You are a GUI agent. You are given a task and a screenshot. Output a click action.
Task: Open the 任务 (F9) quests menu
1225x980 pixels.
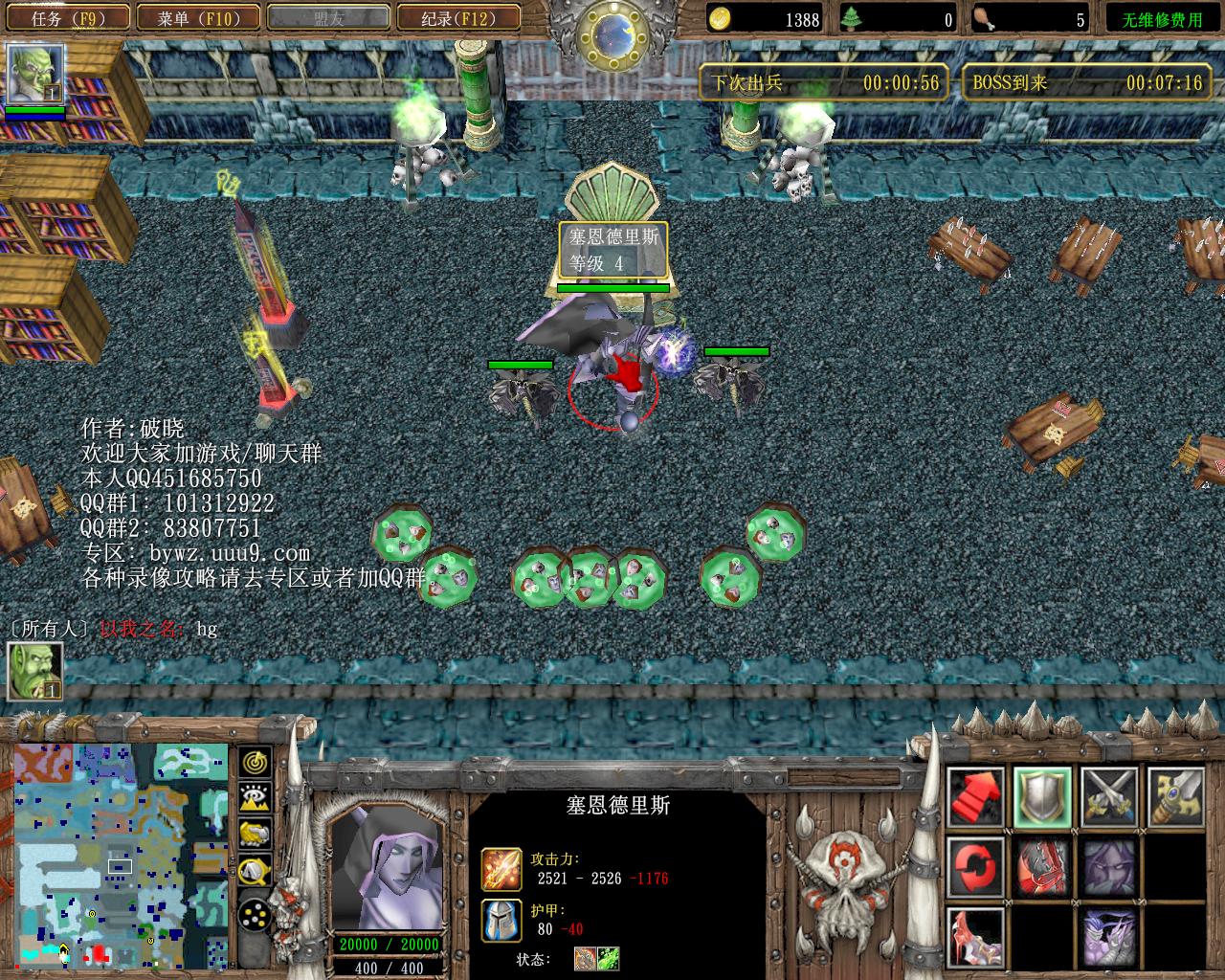tap(67, 17)
